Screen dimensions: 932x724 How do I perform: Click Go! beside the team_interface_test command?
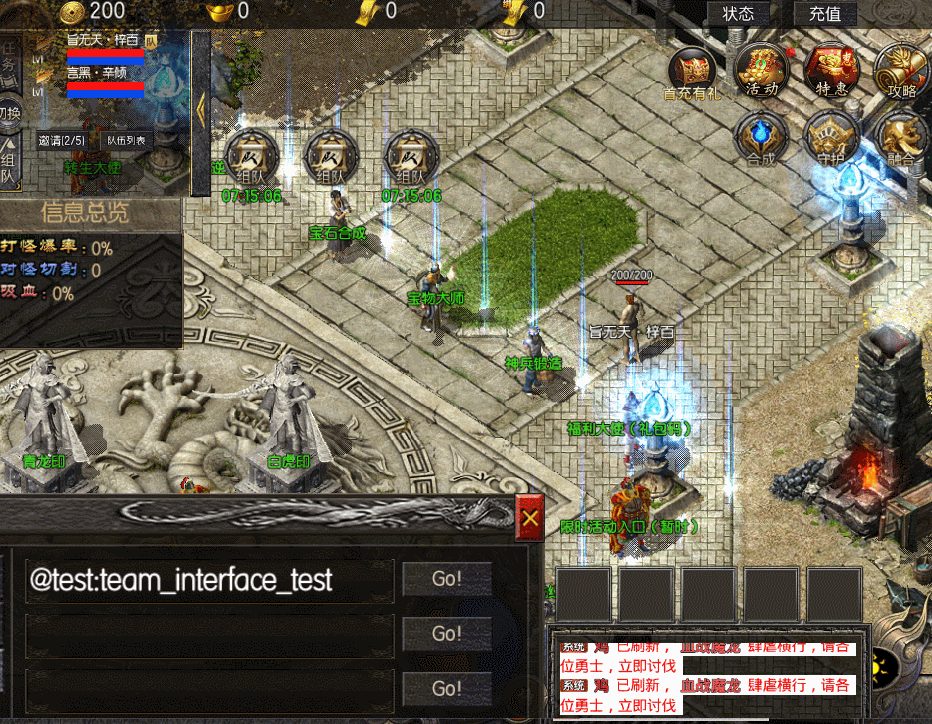coord(446,578)
